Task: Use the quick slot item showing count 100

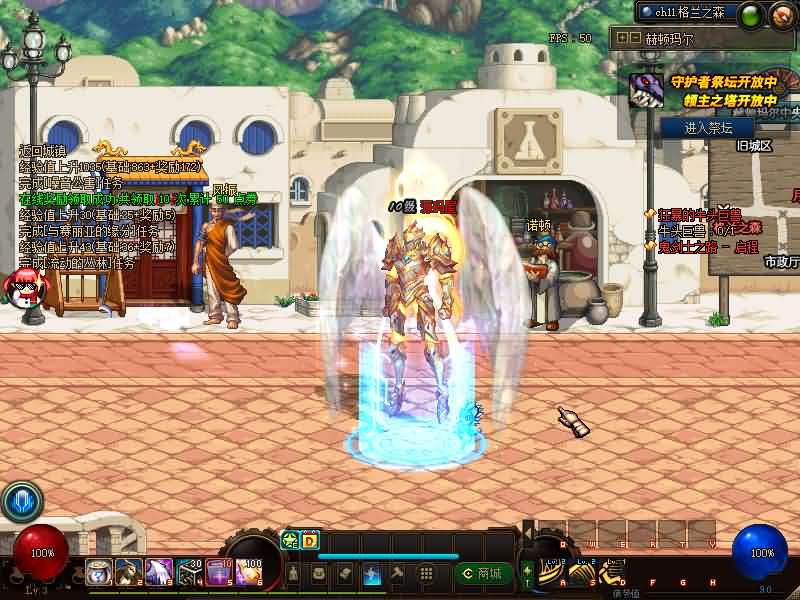Action: coord(247,572)
